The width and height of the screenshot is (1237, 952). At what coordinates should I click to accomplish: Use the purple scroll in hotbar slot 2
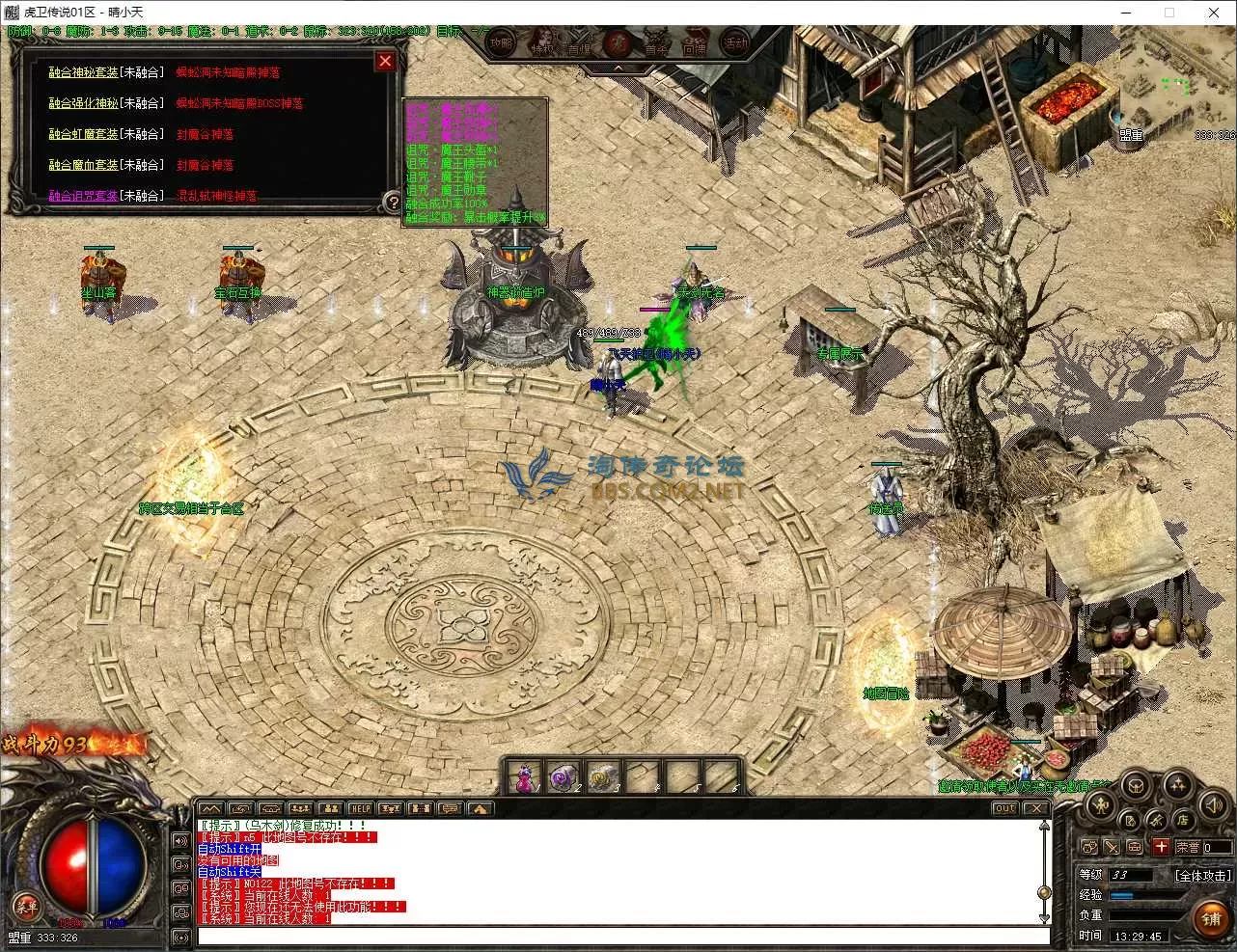(563, 777)
